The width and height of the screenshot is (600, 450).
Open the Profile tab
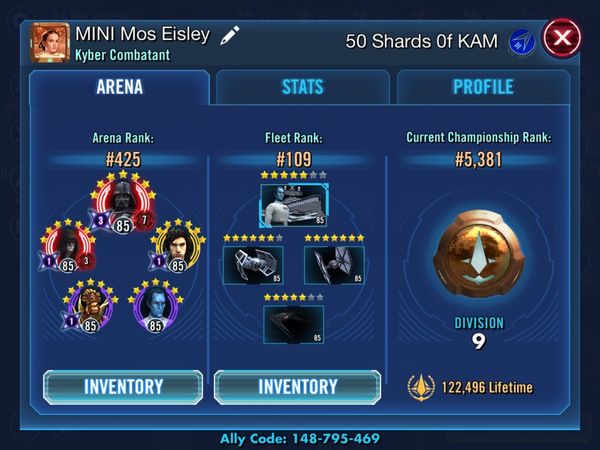coord(483,87)
